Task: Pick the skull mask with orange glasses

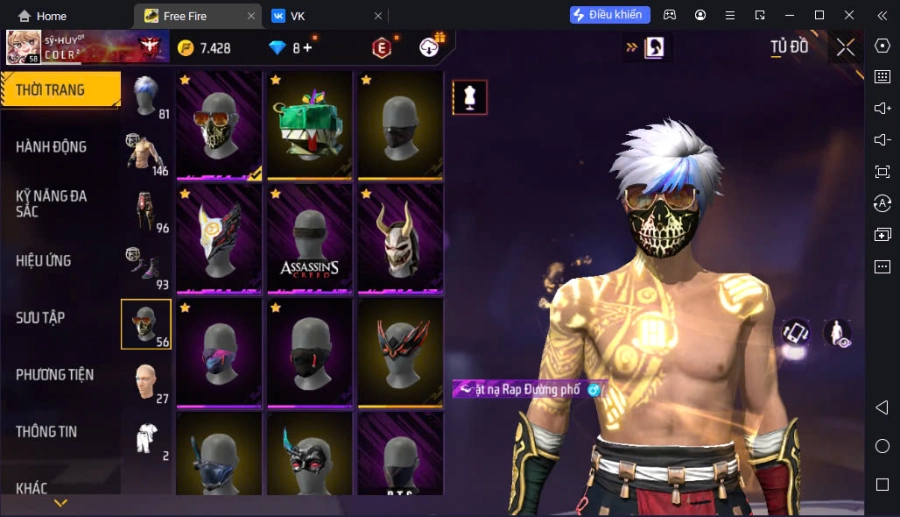Action: point(219,127)
